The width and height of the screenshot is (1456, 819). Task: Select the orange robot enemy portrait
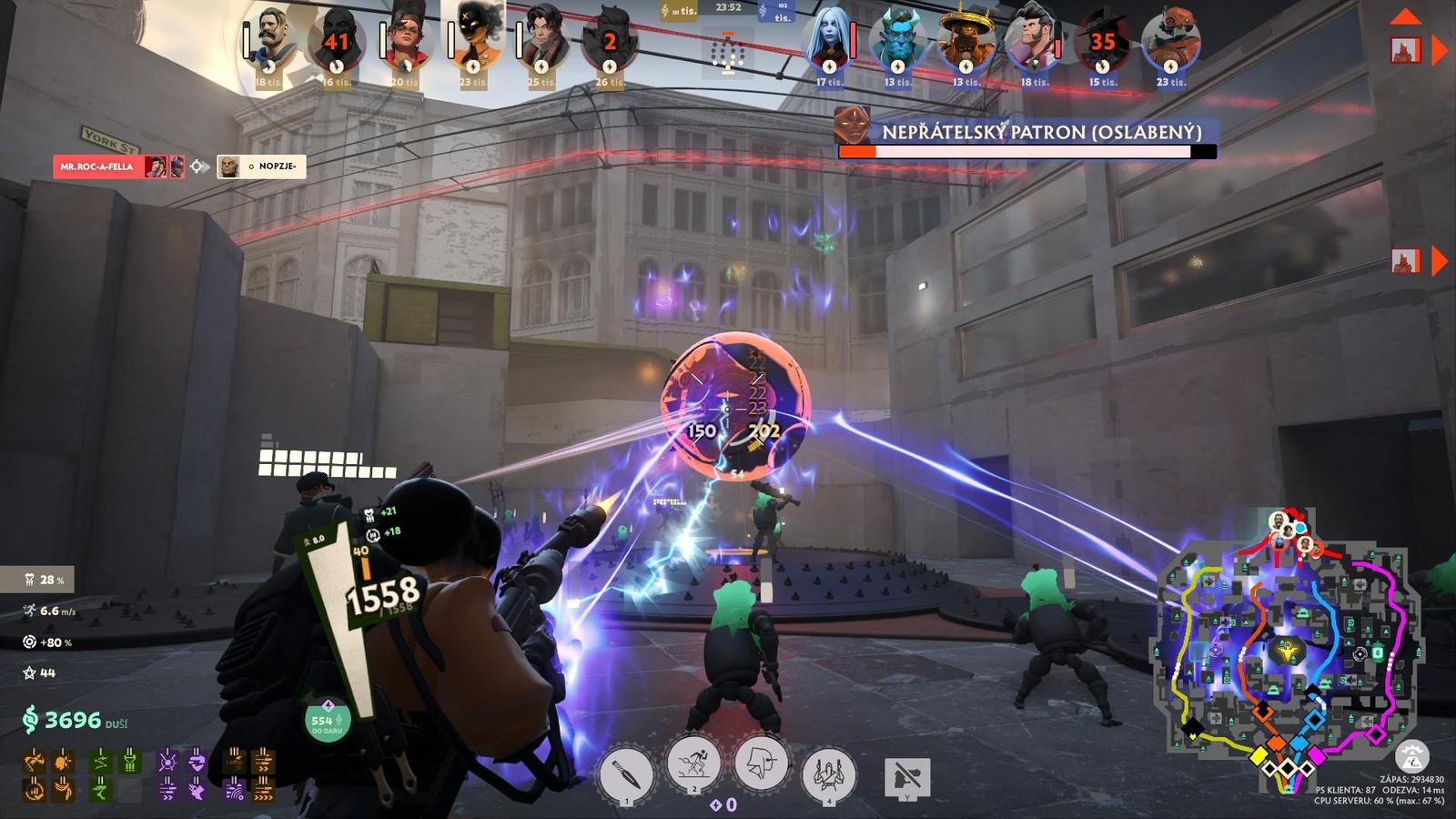pyautogui.click(x=1170, y=41)
